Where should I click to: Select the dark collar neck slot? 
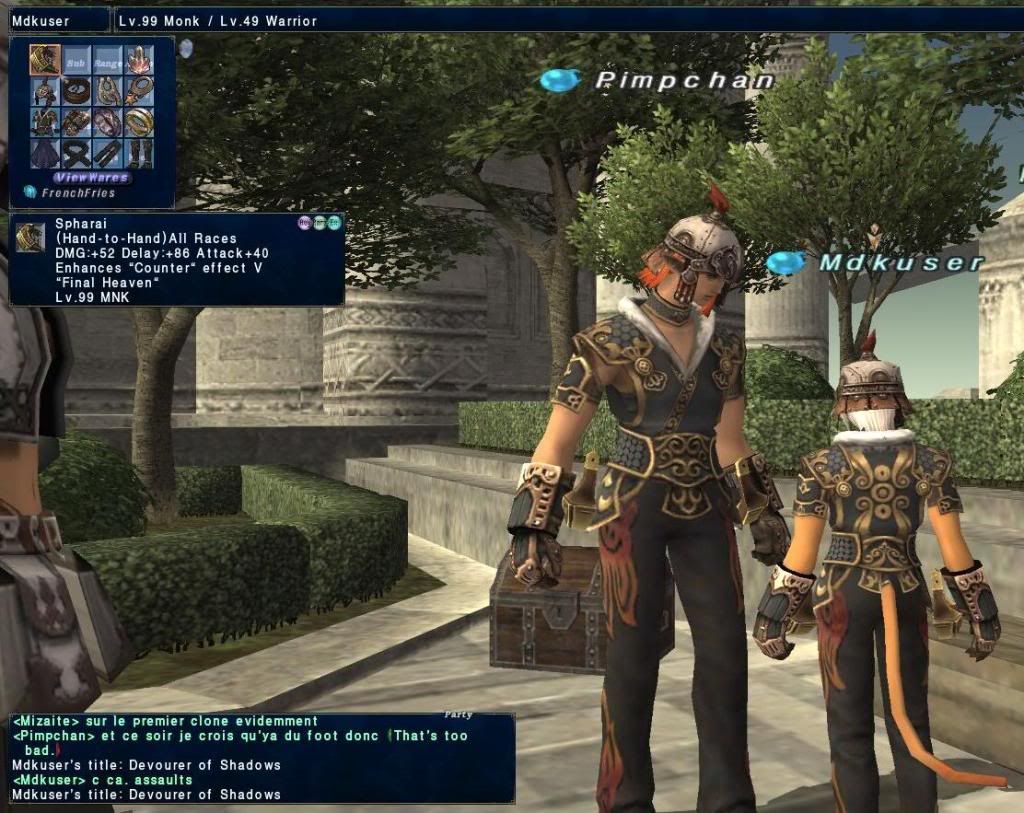pyautogui.click(x=76, y=92)
